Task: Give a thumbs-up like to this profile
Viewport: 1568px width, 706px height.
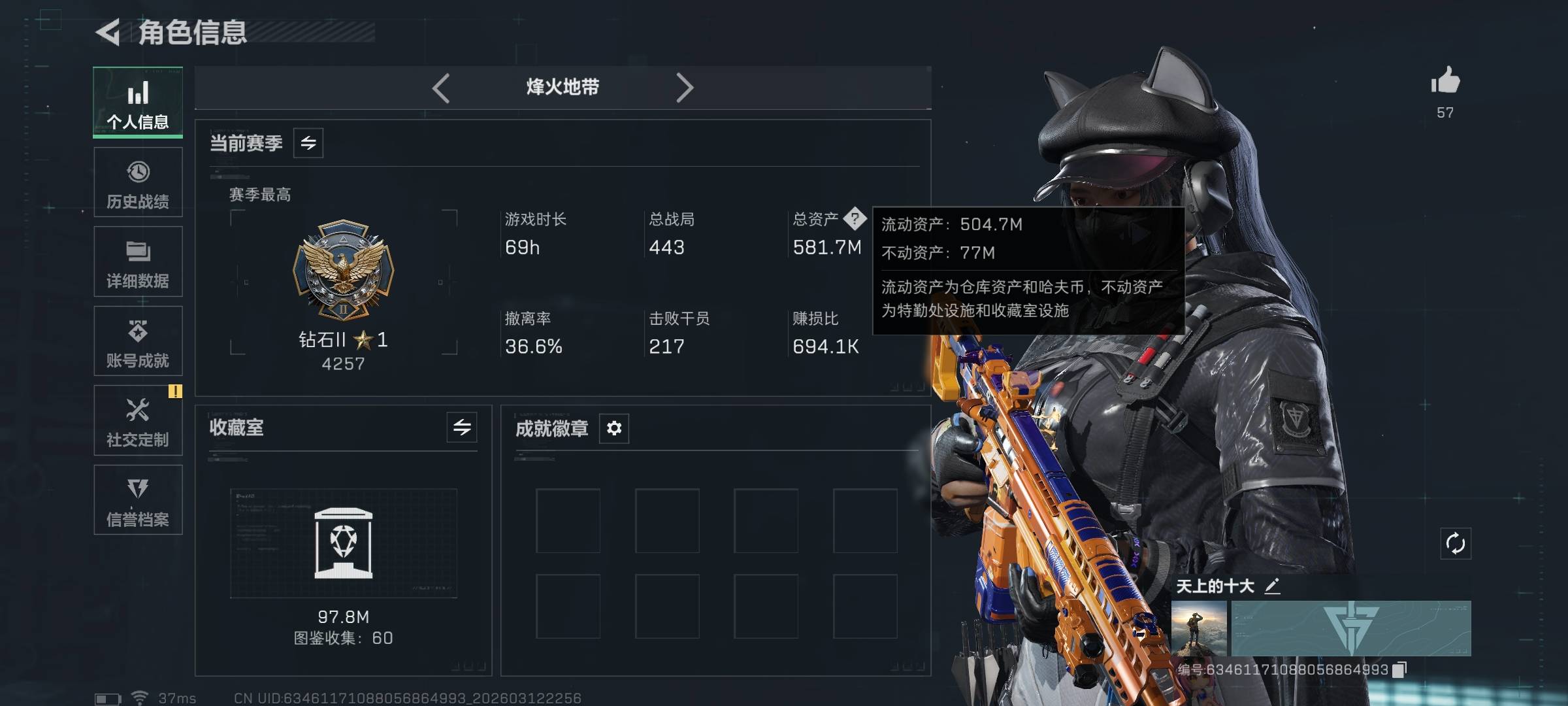Action: coord(1445,82)
